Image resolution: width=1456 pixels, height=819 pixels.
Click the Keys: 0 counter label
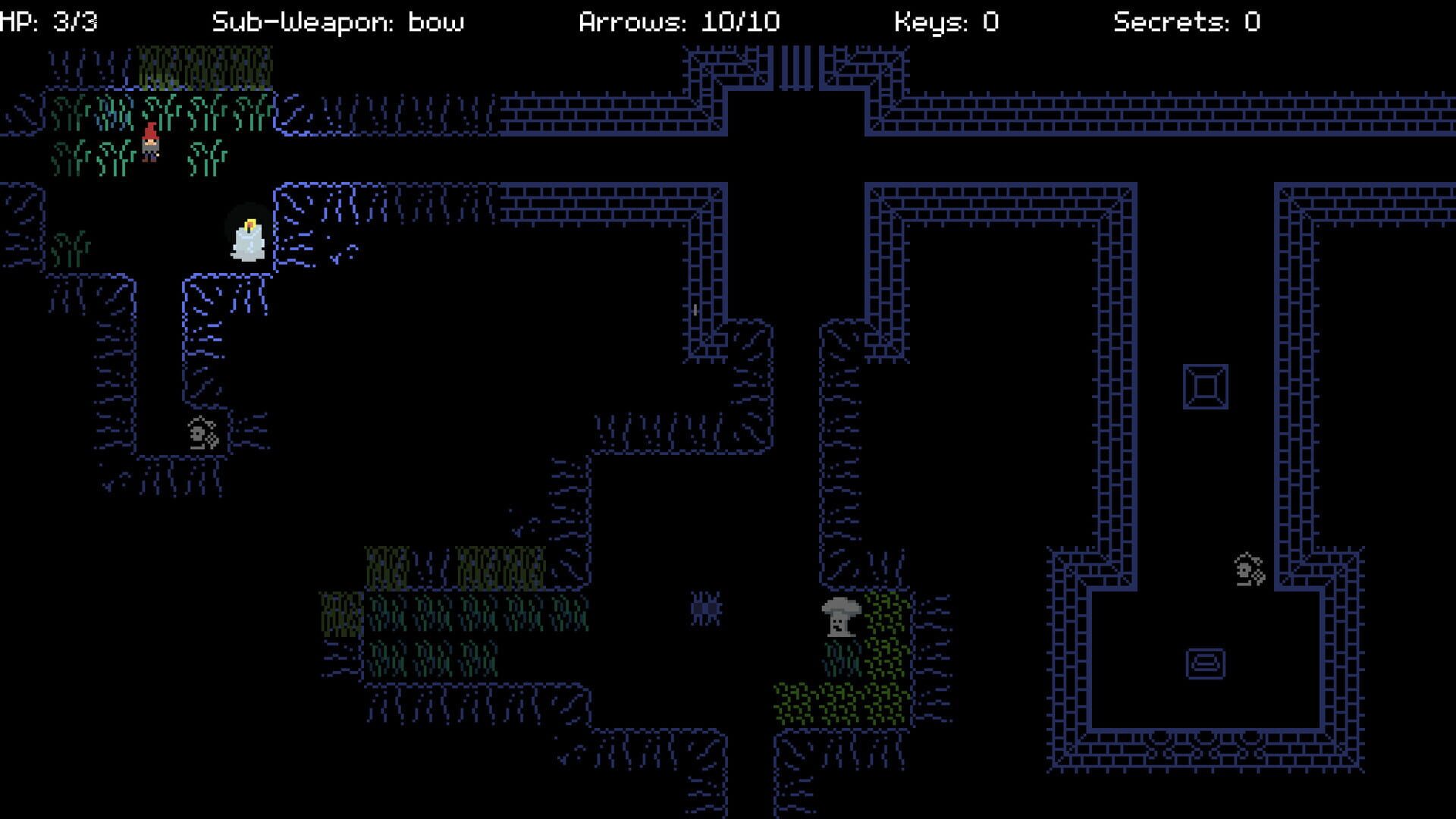[x=946, y=20]
